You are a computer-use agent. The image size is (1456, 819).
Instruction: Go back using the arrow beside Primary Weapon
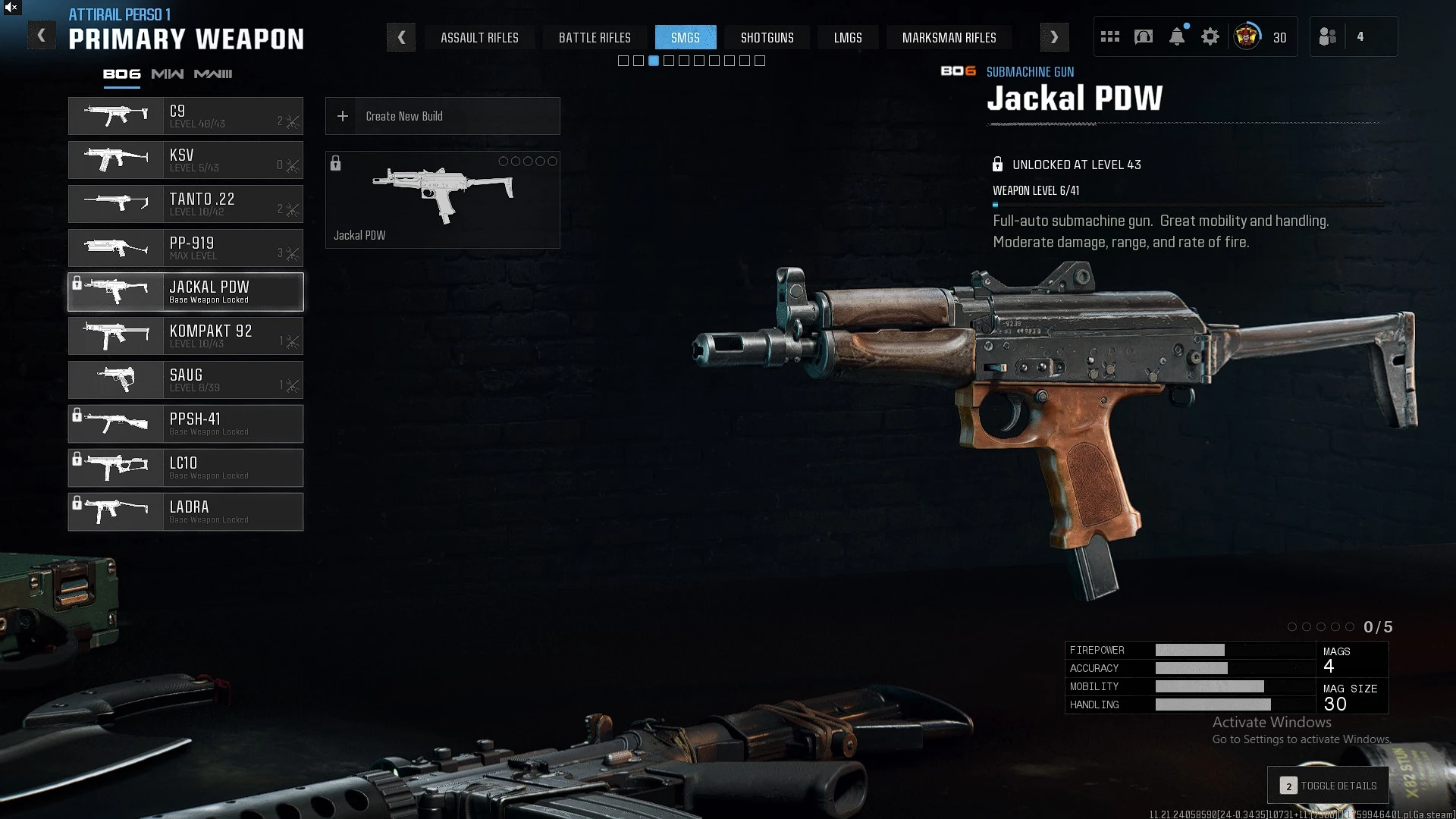click(x=42, y=36)
